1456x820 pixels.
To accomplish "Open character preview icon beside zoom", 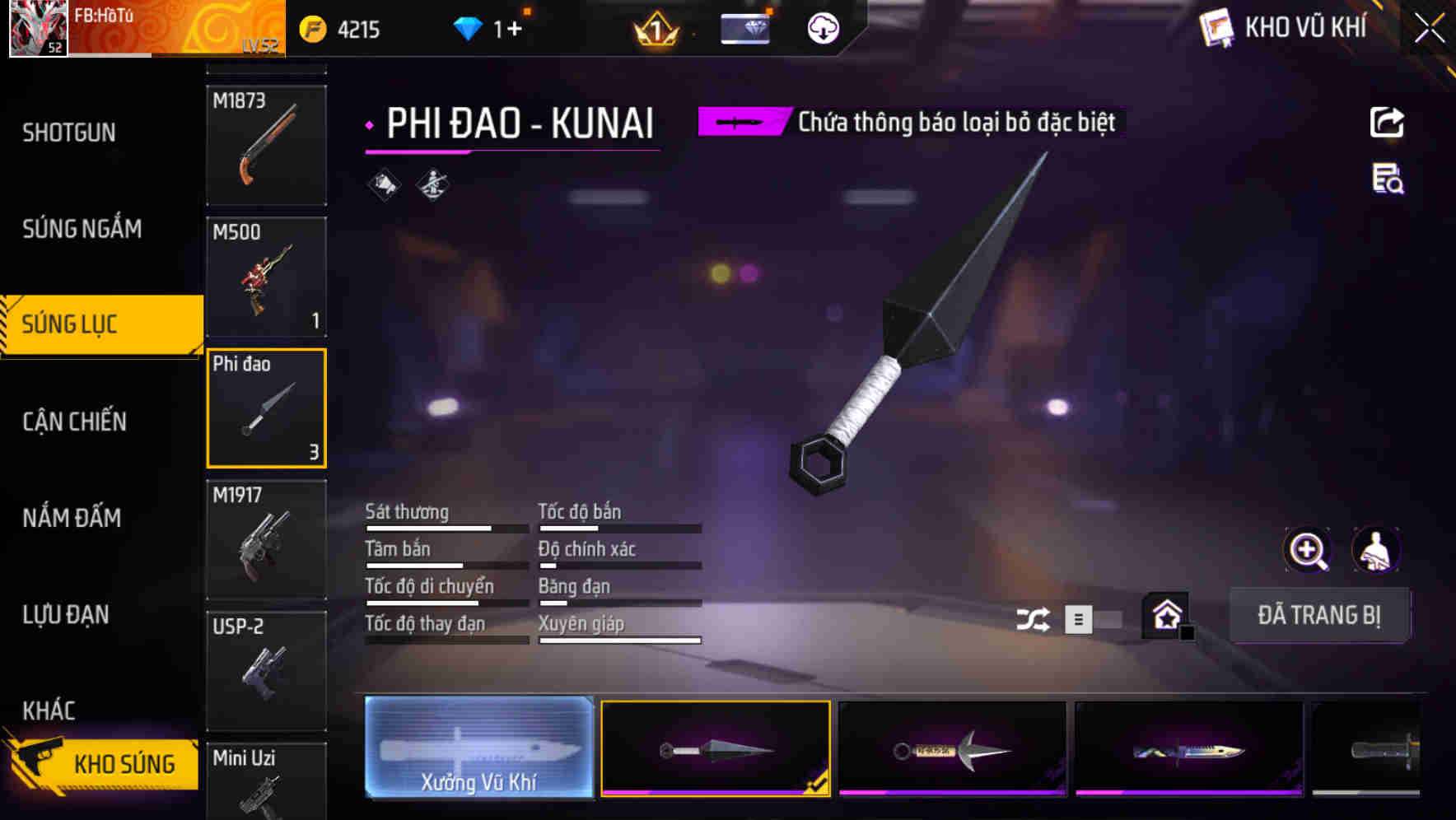I will 1377,550.
